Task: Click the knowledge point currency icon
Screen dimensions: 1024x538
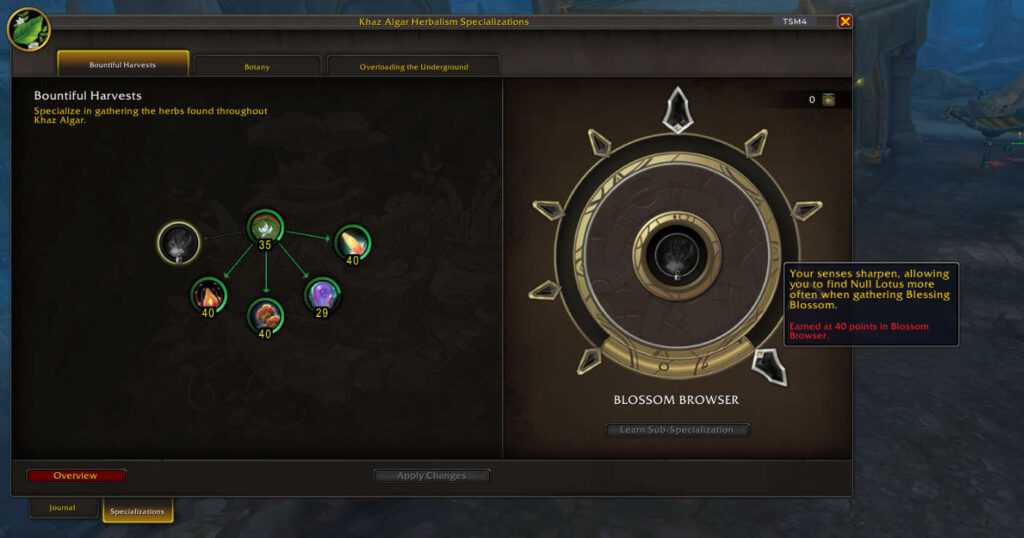Action: click(828, 100)
